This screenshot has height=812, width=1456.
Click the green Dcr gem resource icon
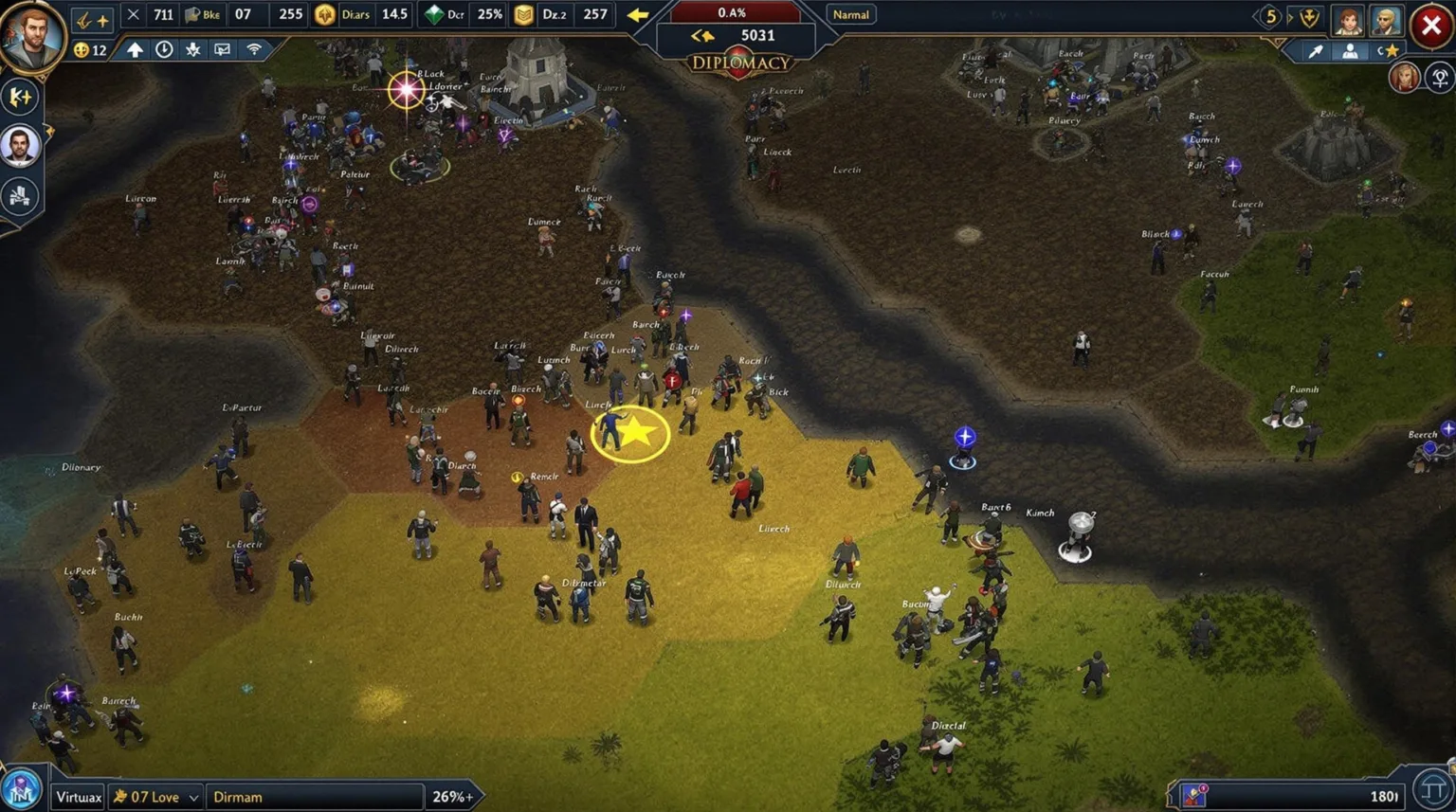[x=433, y=14]
